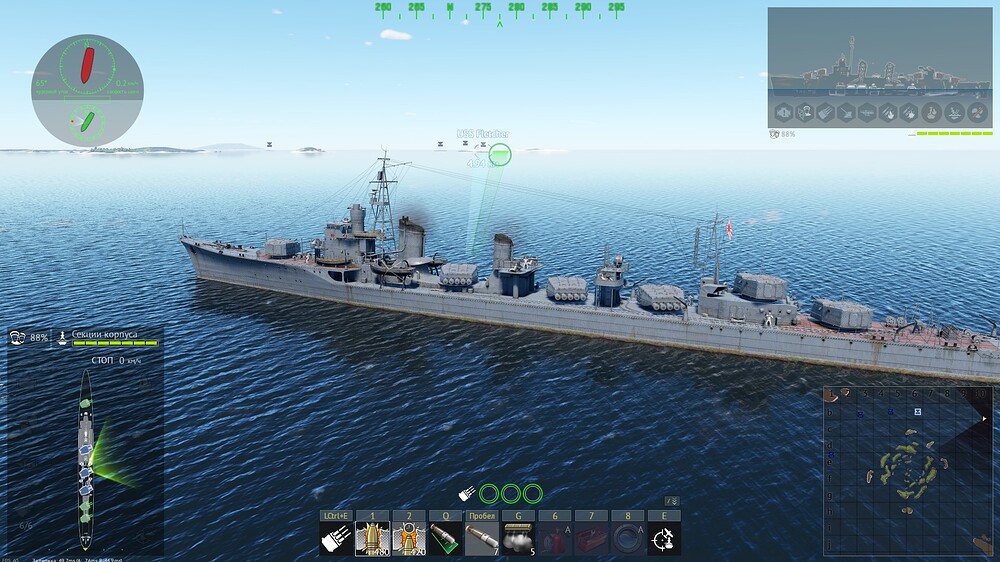Deploy the smoke screen with 5 charges

pyautogui.click(x=518, y=538)
